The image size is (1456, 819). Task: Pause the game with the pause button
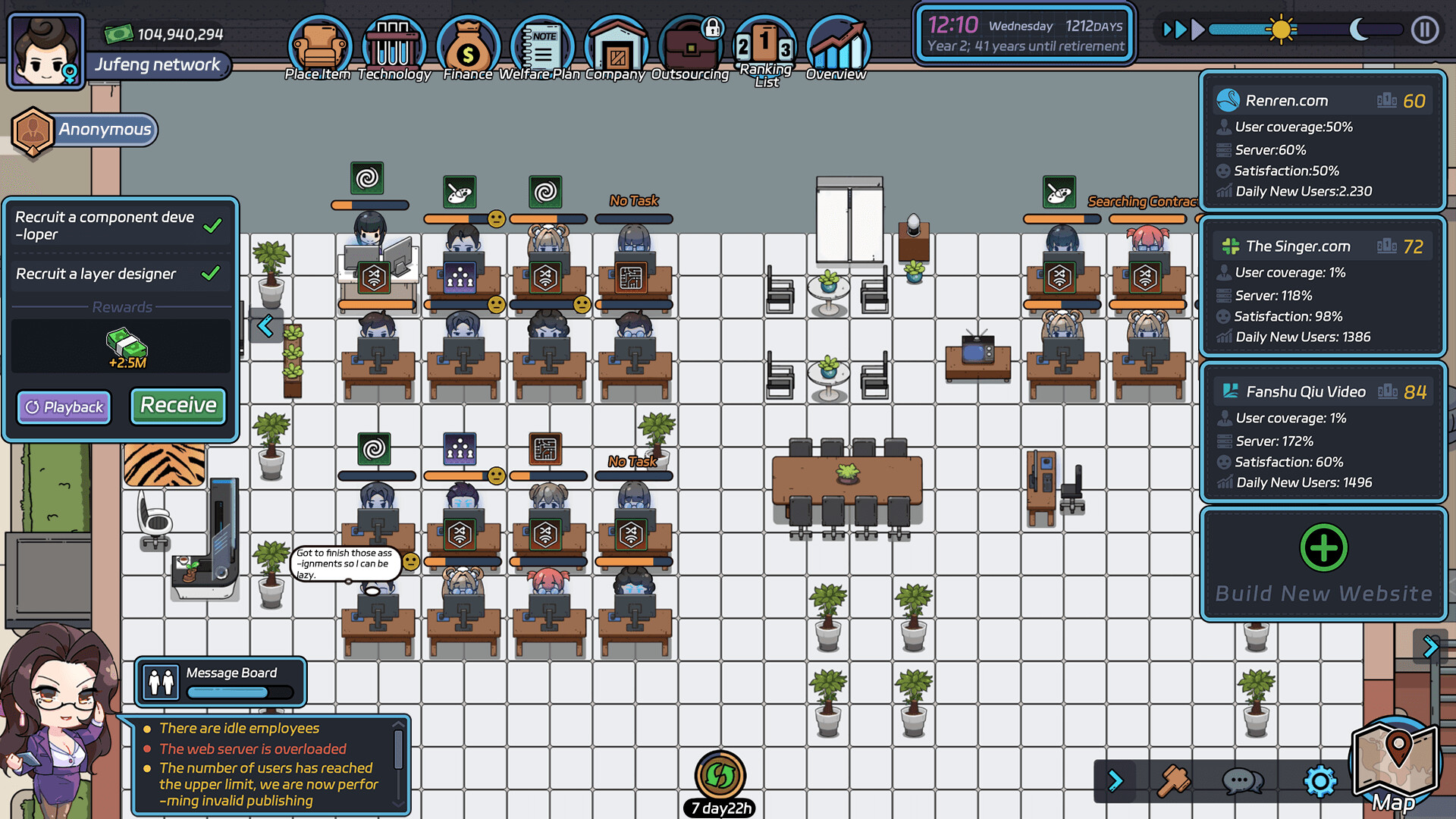click(x=1425, y=31)
